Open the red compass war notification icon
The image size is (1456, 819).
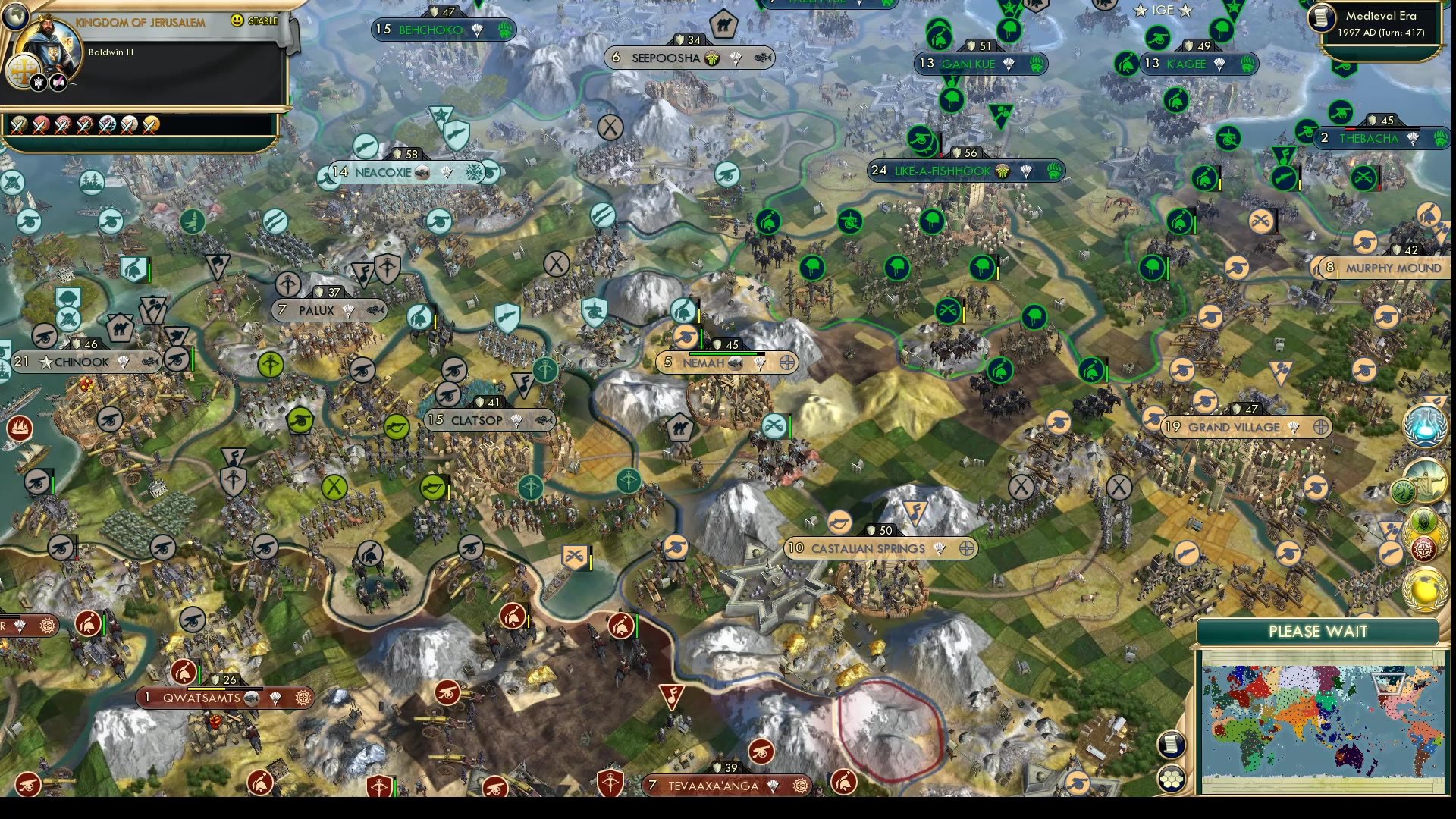(x=1423, y=550)
